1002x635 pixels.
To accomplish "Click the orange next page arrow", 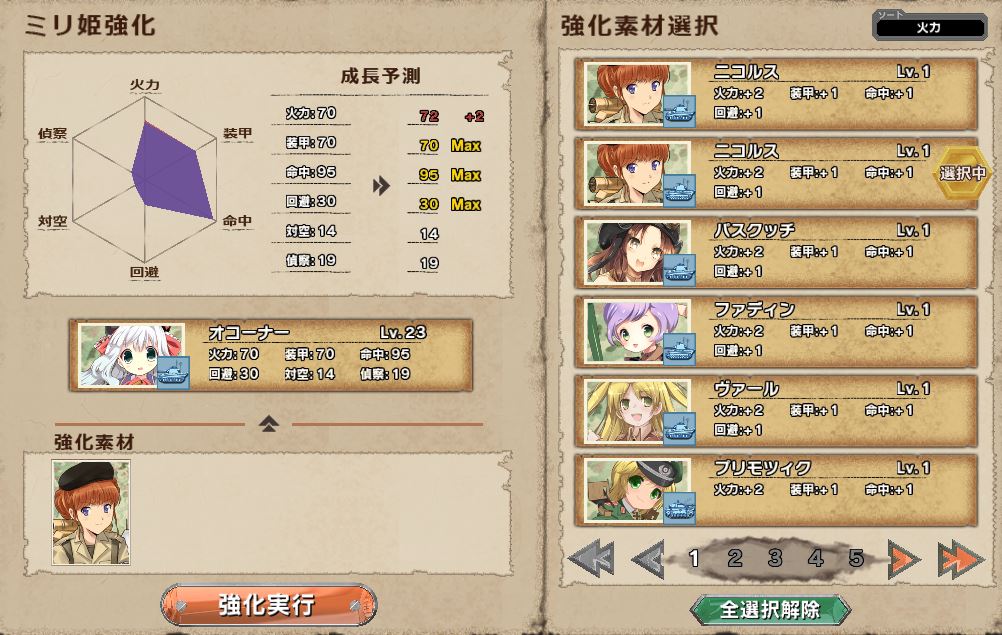I will coord(903,559).
